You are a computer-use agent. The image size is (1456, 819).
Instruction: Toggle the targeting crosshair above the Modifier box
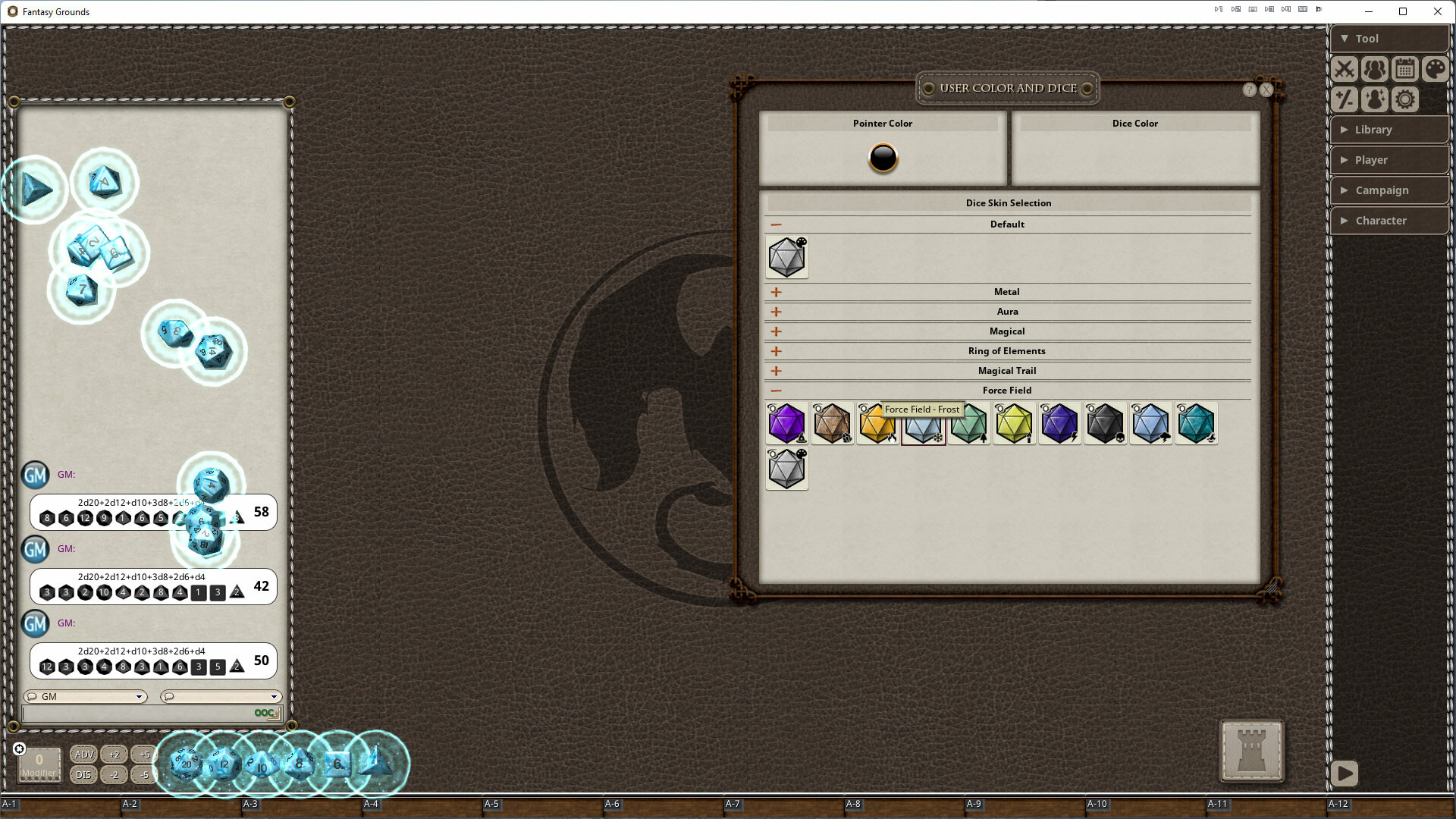click(19, 748)
